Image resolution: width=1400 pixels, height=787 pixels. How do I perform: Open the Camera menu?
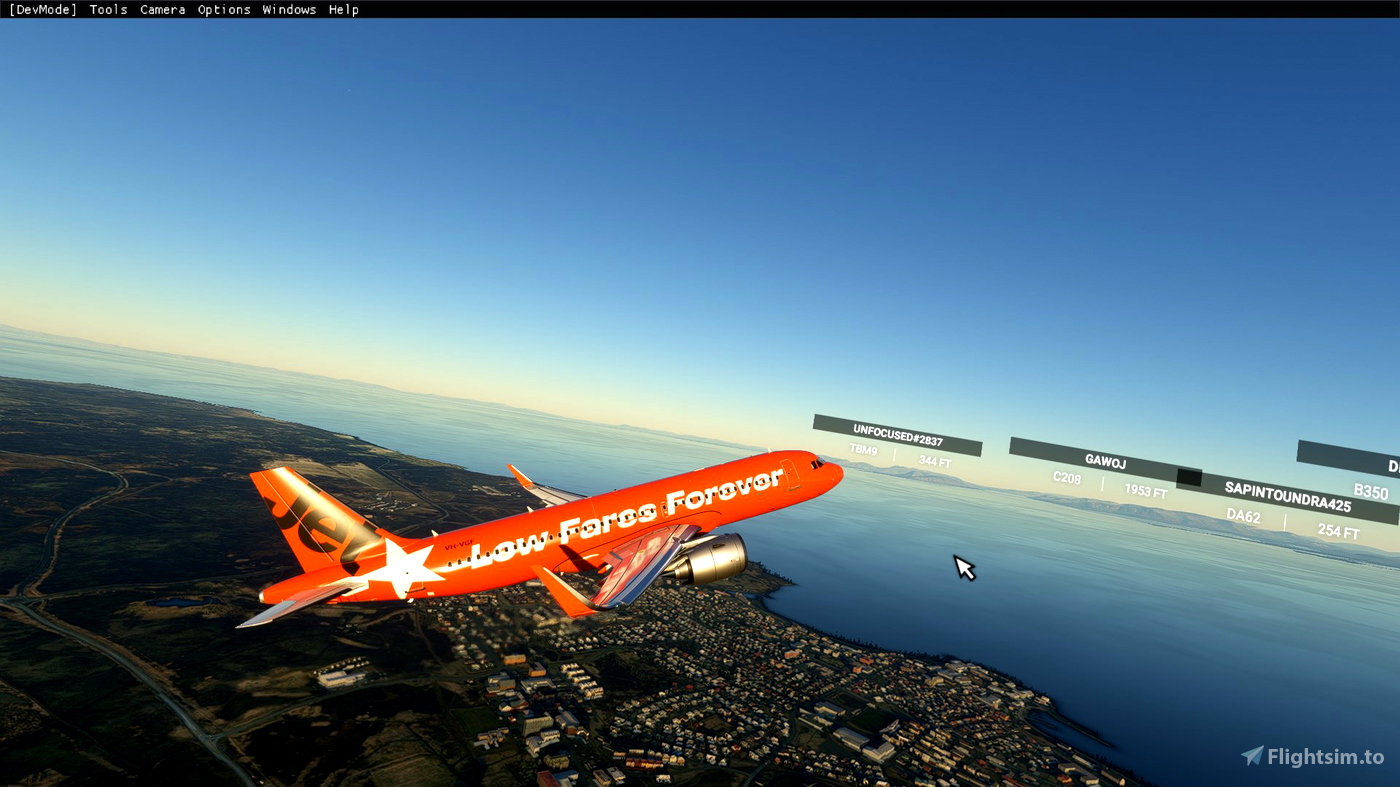162,9
